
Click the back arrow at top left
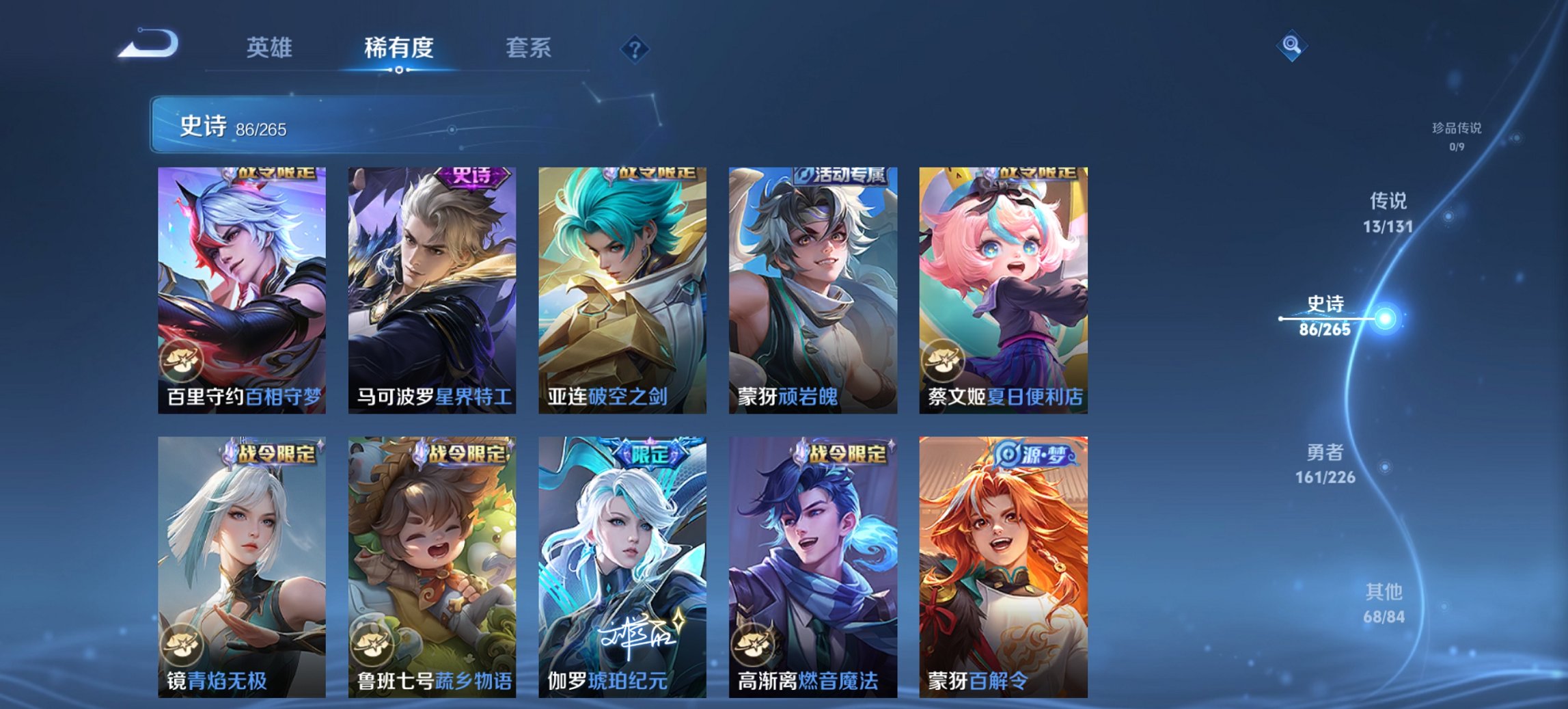149,44
